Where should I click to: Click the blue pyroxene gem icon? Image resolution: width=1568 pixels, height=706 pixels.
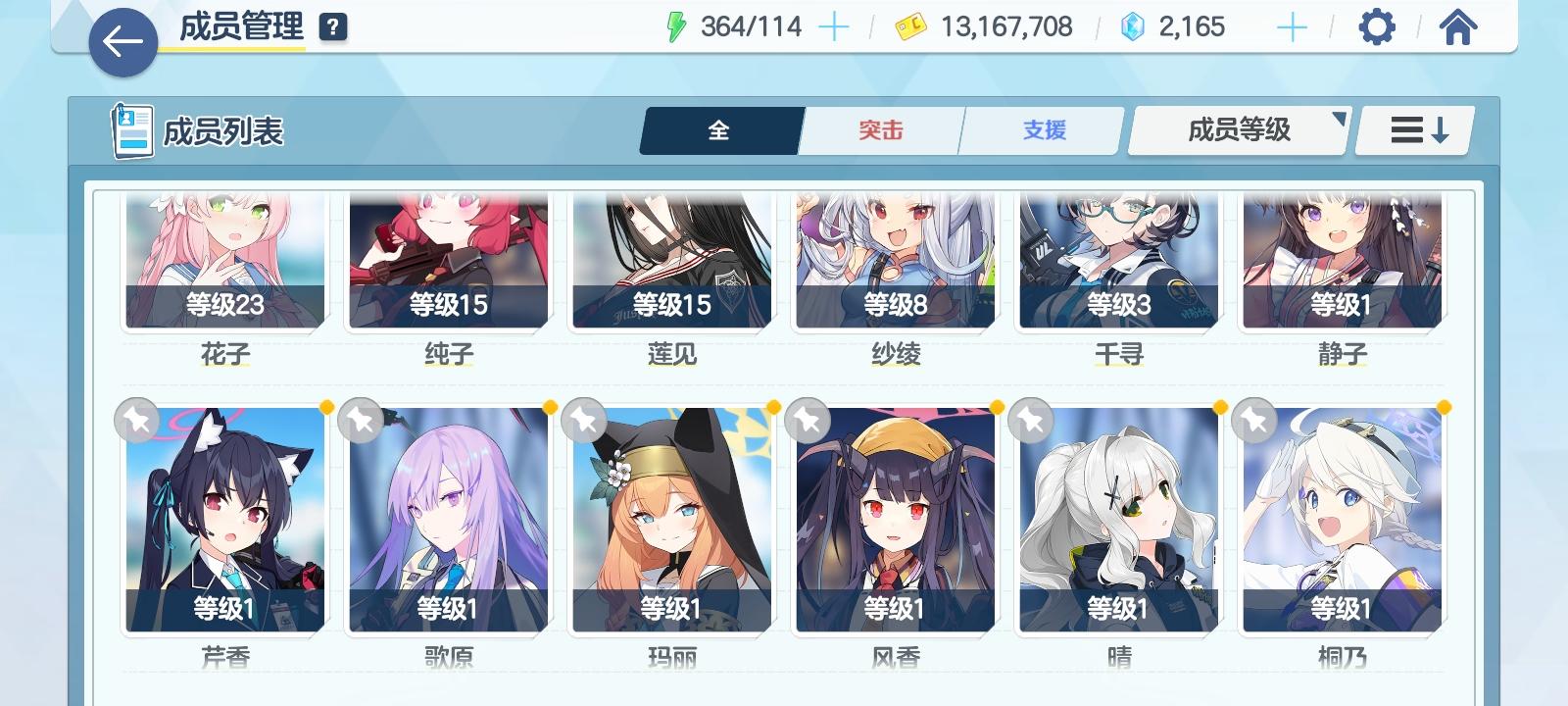coord(1134,26)
